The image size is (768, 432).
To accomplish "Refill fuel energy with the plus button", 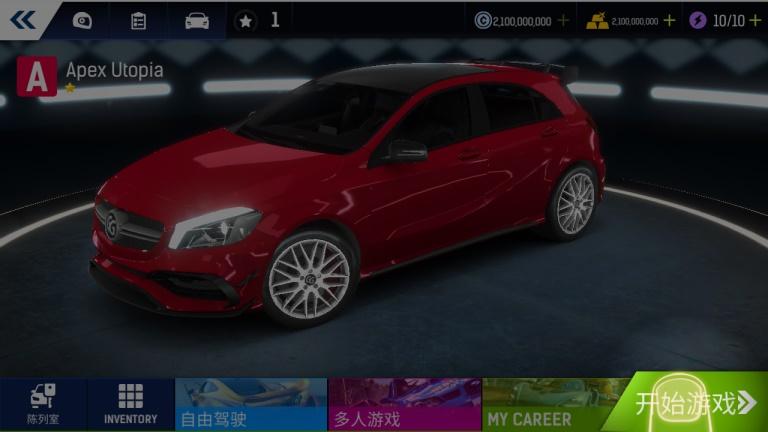I will click(x=755, y=20).
